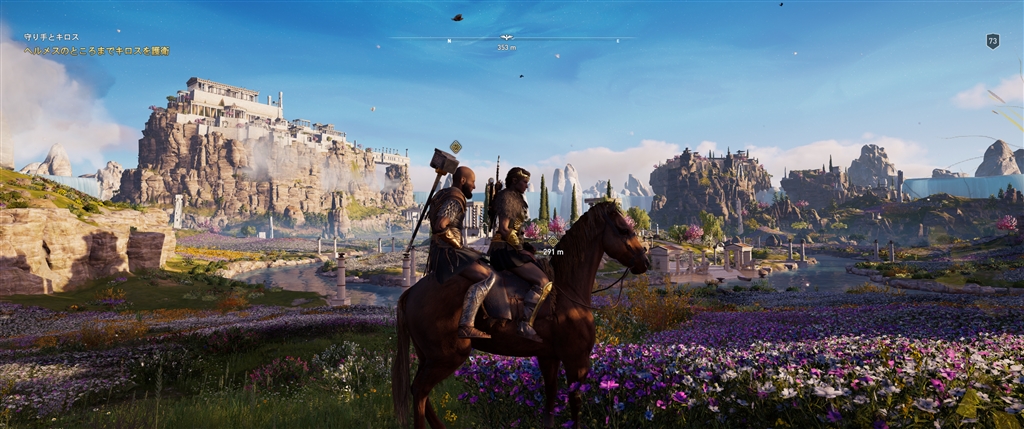The image size is (1024, 429).
Task: Click the gold quest diamond above the hammer
Action: tap(455, 146)
